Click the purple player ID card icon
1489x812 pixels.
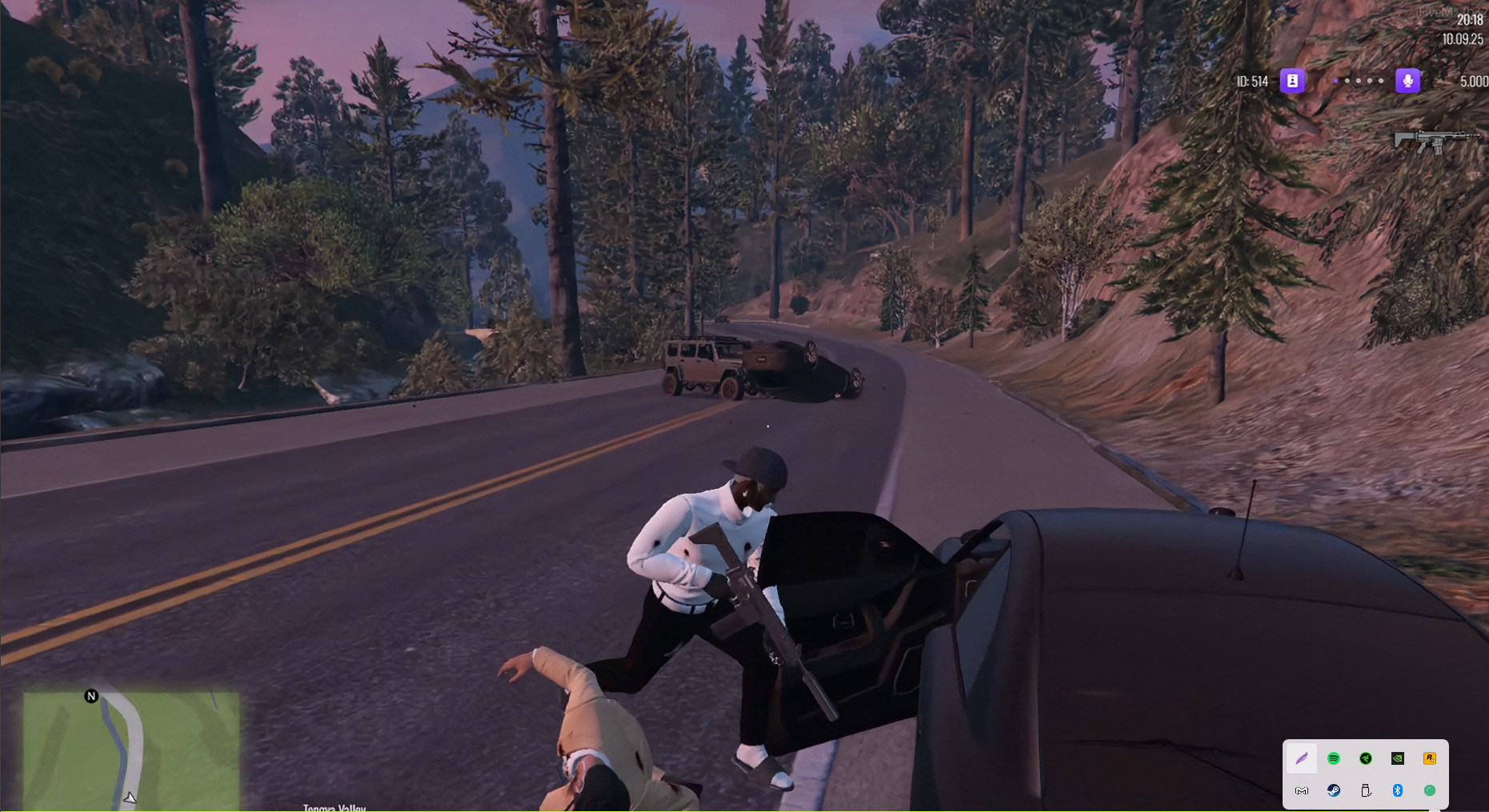click(x=1292, y=81)
